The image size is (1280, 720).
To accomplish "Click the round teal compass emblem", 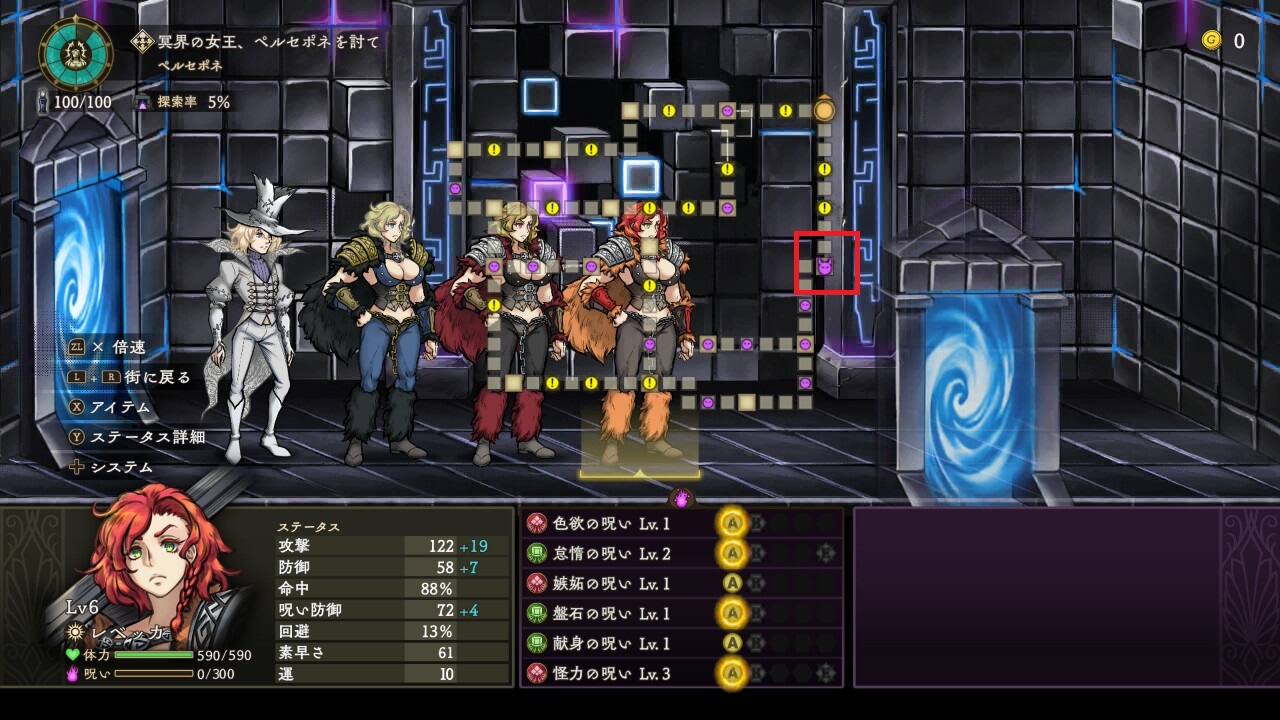I will 76,54.
